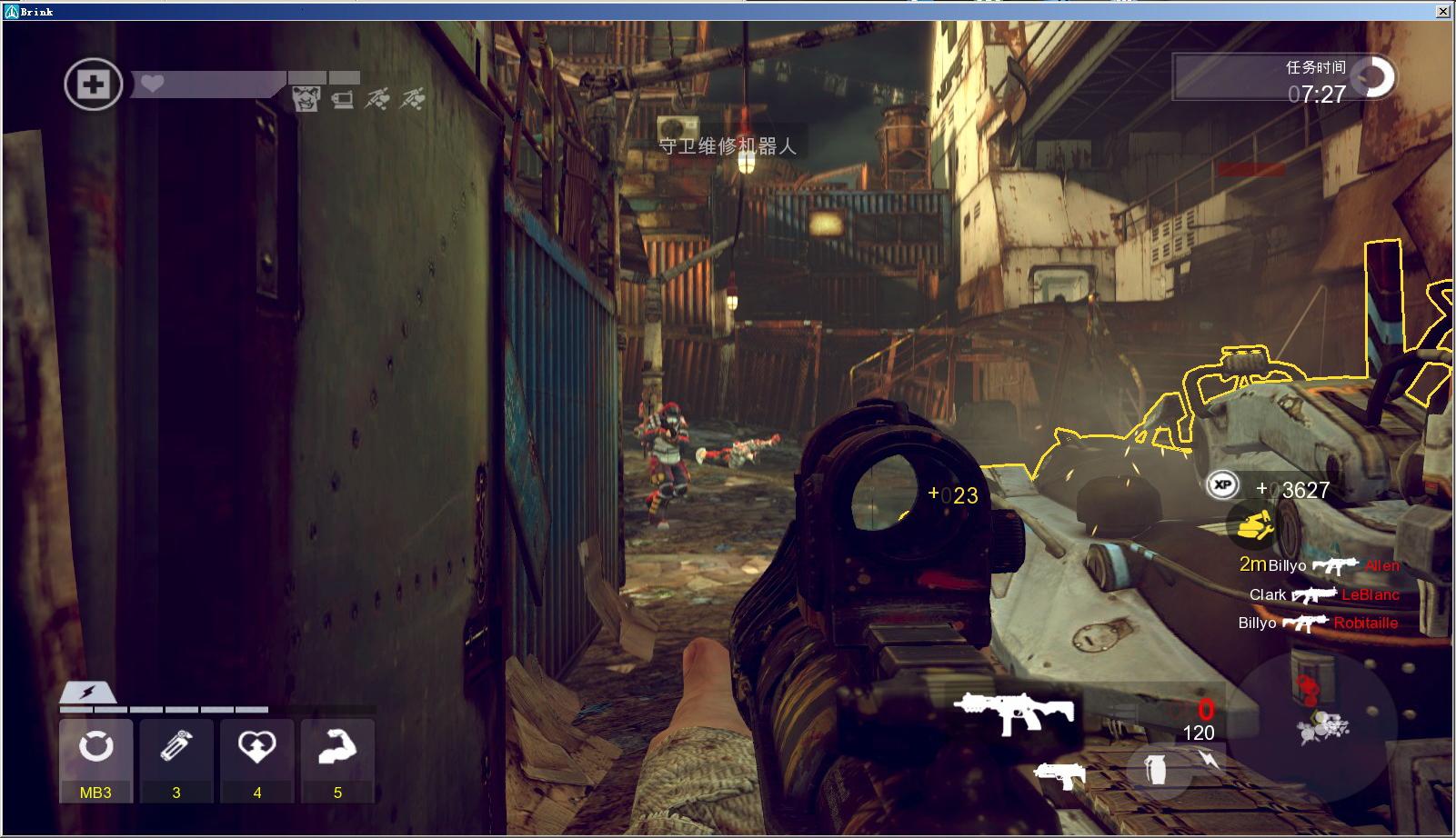Select the grenade icon
The width and height of the screenshot is (1456, 838).
click(x=1160, y=771)
